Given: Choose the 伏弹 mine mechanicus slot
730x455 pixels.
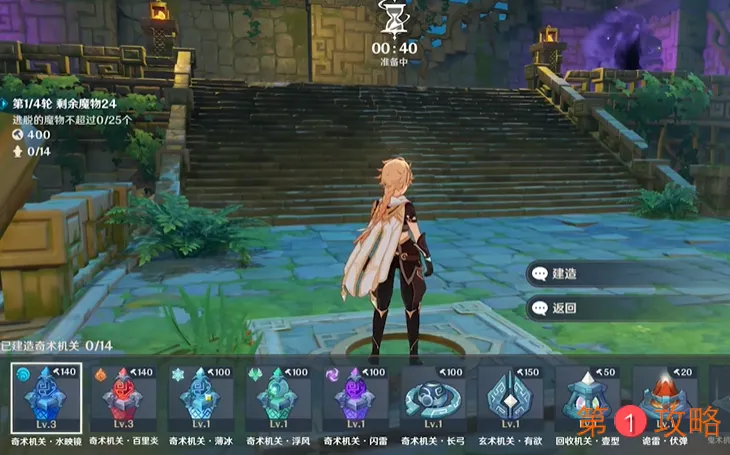Looking at the screenshot, I should pos(664,398).
